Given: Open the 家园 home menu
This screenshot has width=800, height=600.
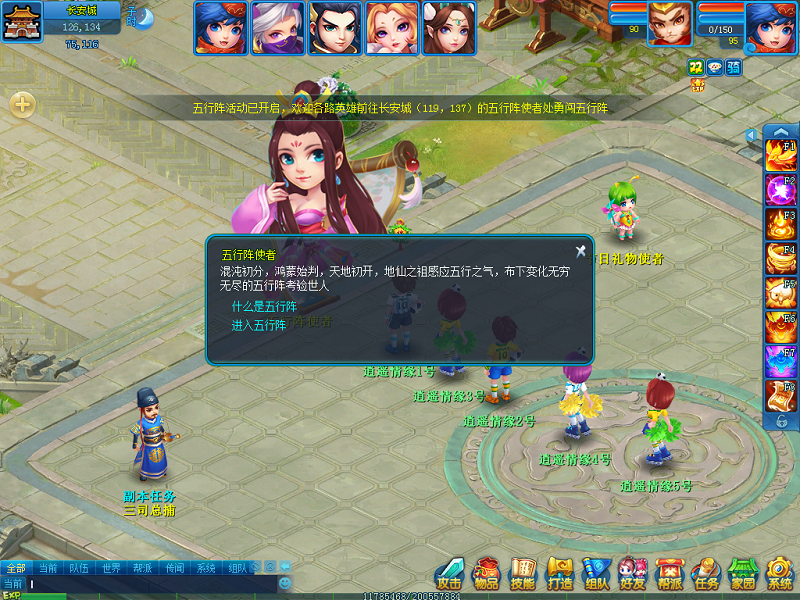Looking at the screenshot, I should (743, 573).
